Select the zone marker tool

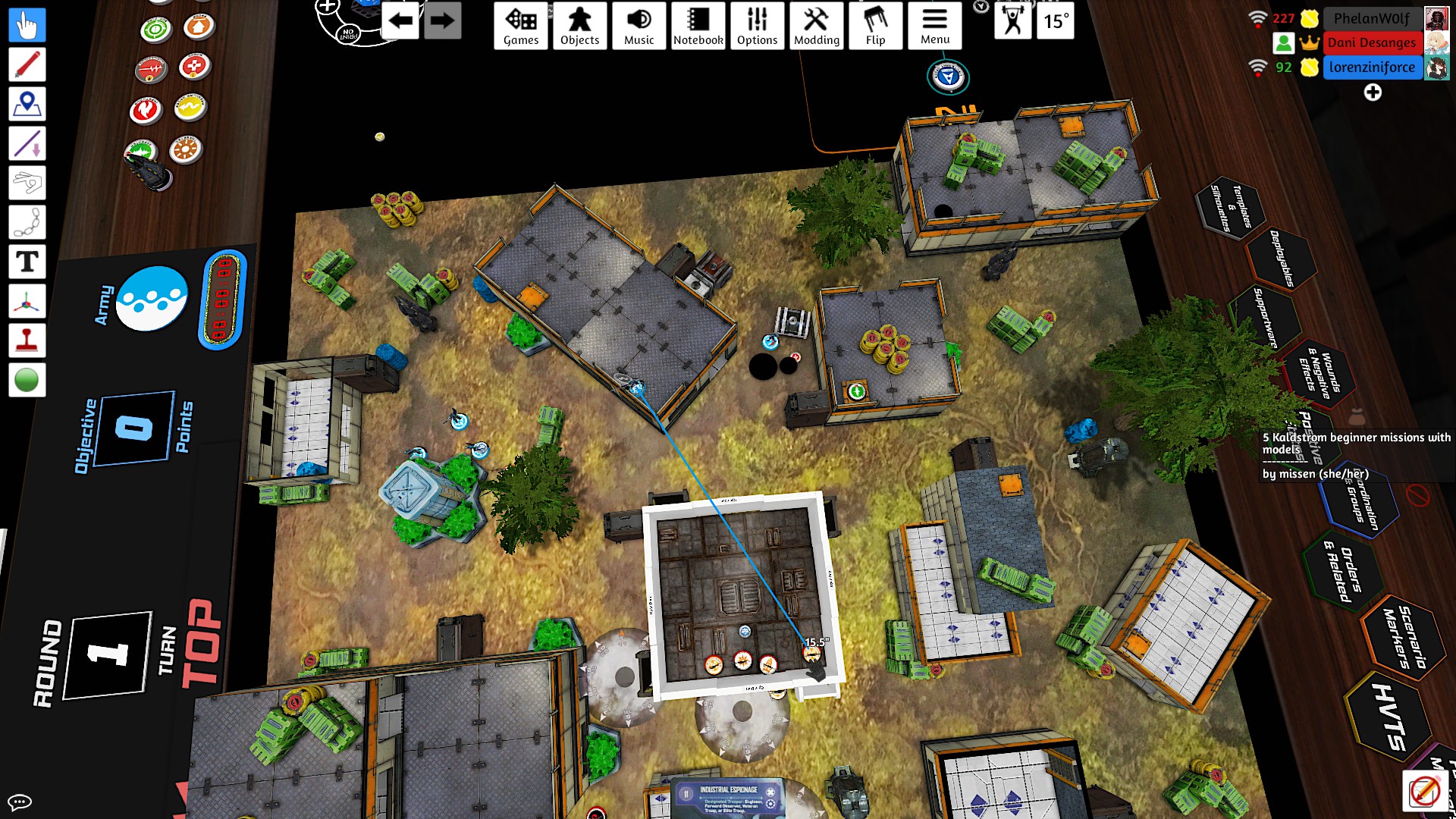(x=27, y=104)
